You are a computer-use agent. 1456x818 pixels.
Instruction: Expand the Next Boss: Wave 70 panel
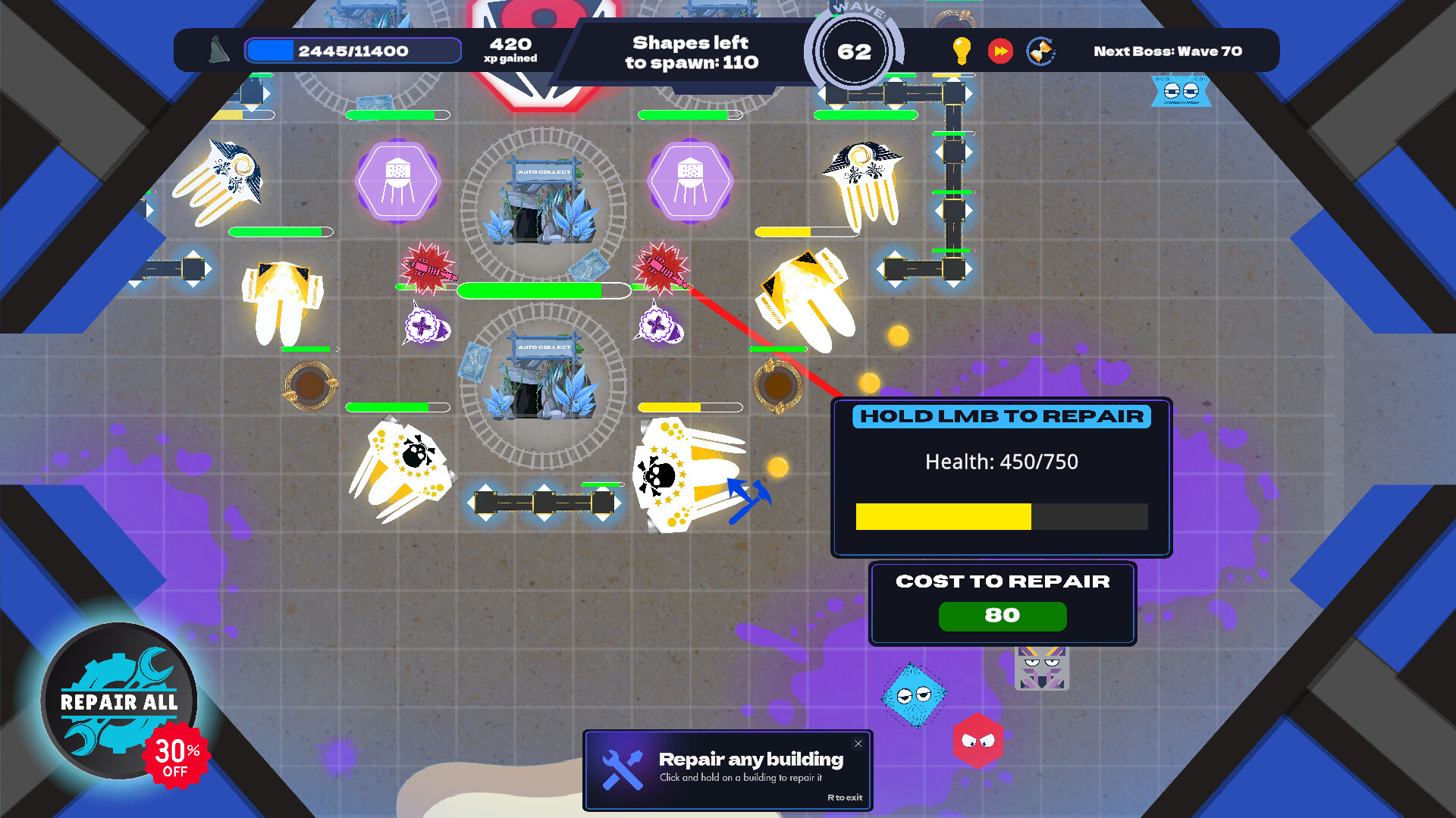(x=1166, y=51)
